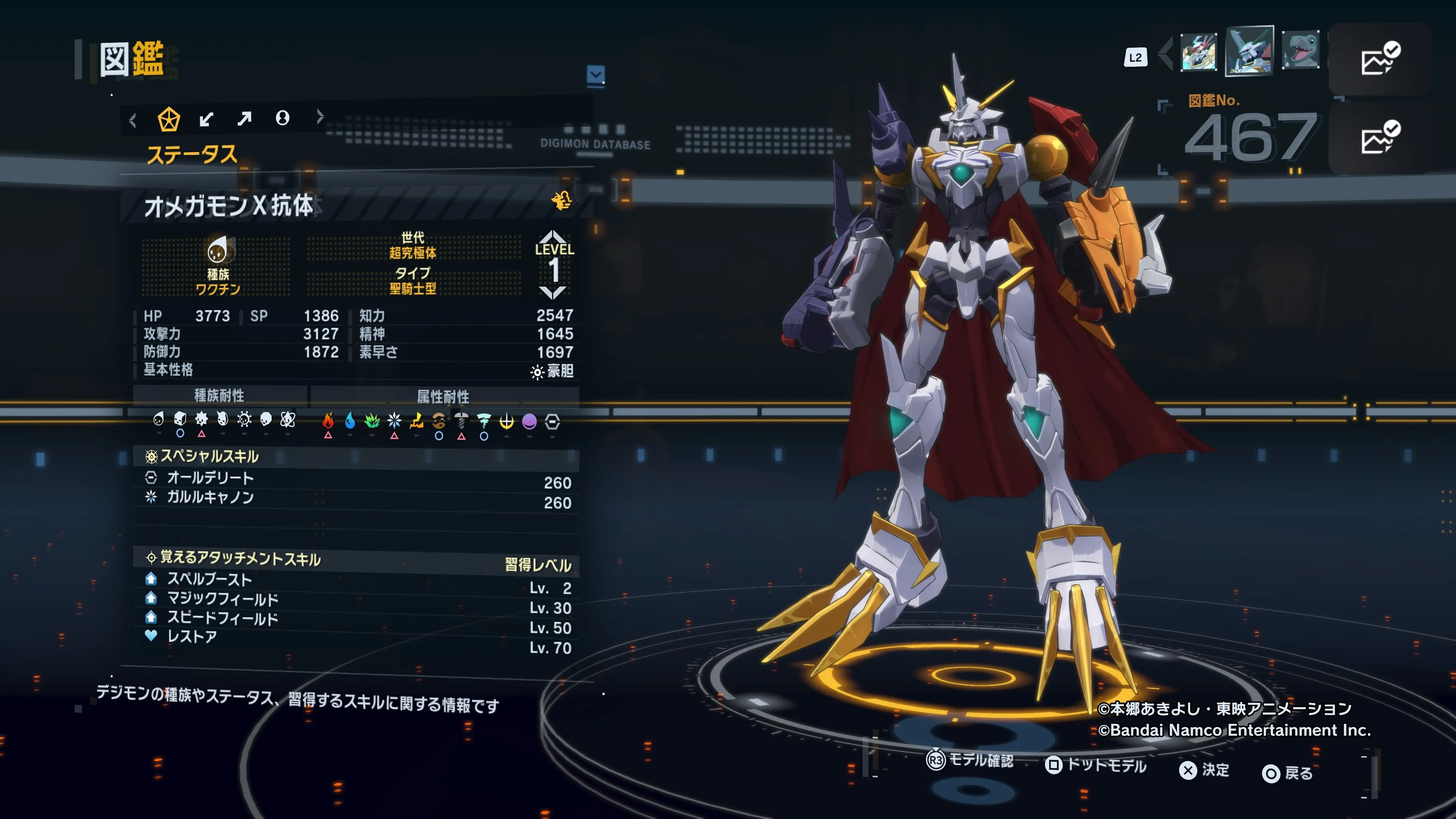
Task: Click the highlighted Omegamon X portrait thumbnail
Action: (x=1249, y=51)
